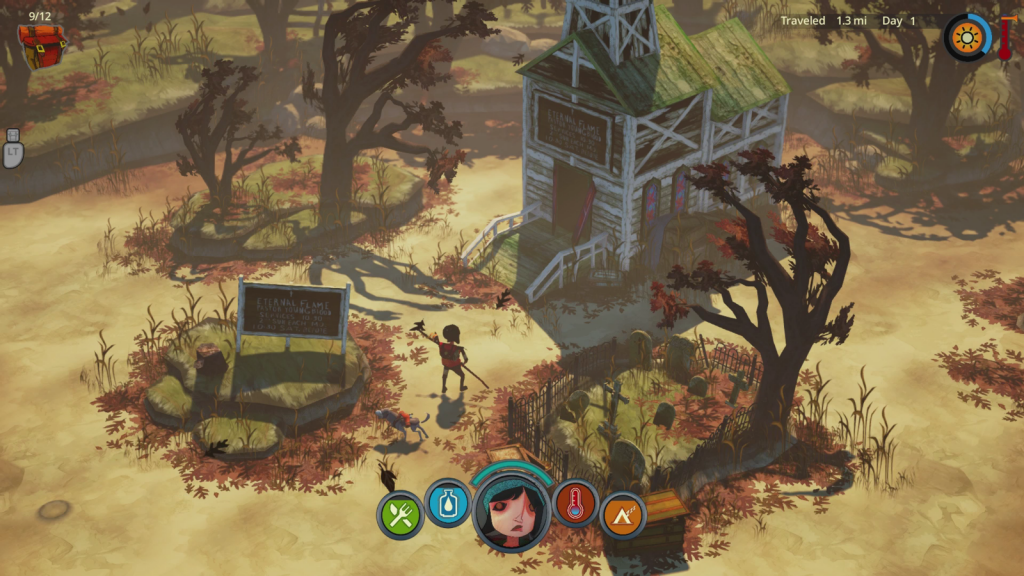The image size is (1024, 576).
Task: Select the rest tent icon
Action: [623, 516]
